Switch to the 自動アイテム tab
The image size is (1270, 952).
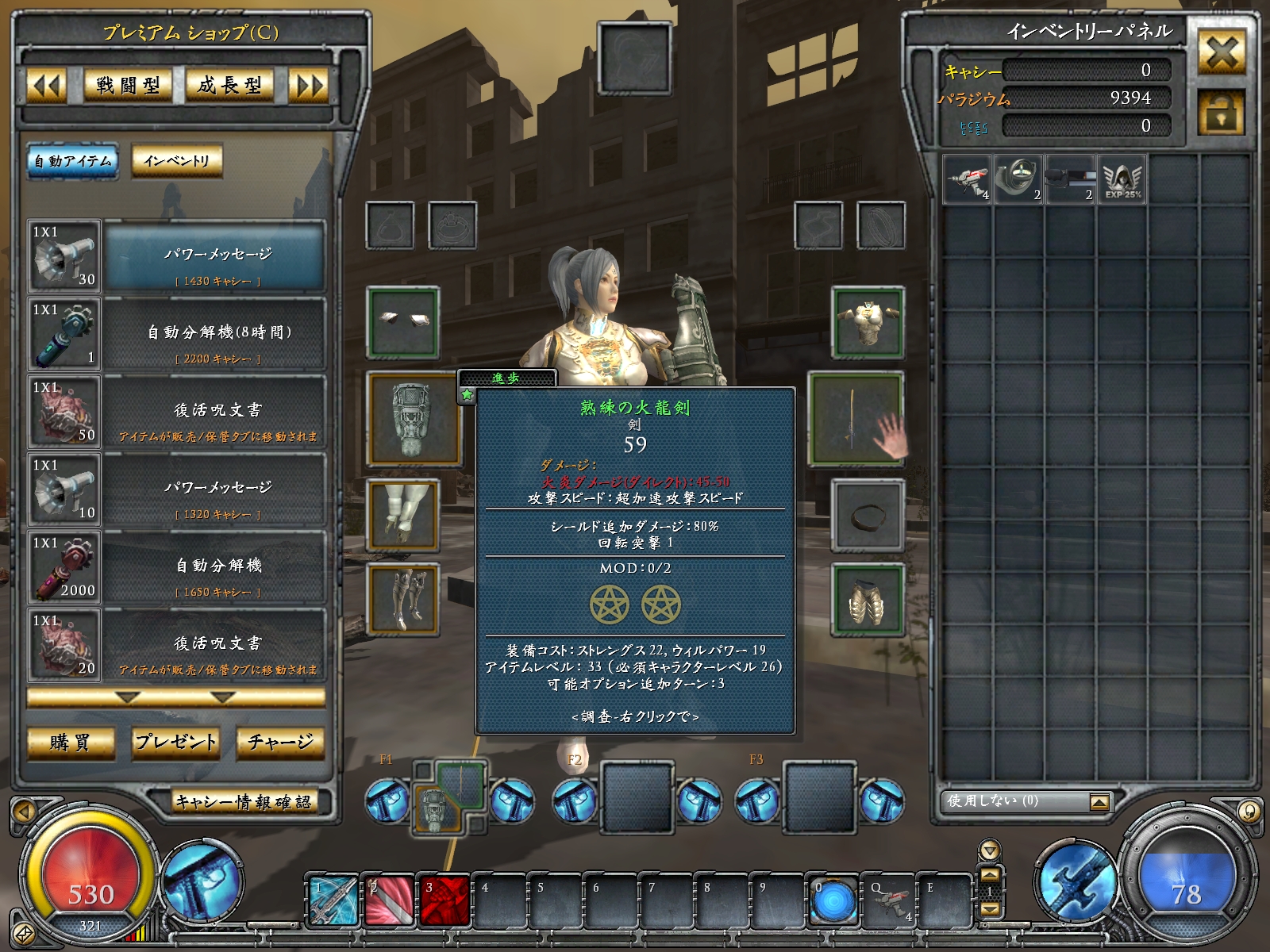click(x=72, y=161)
